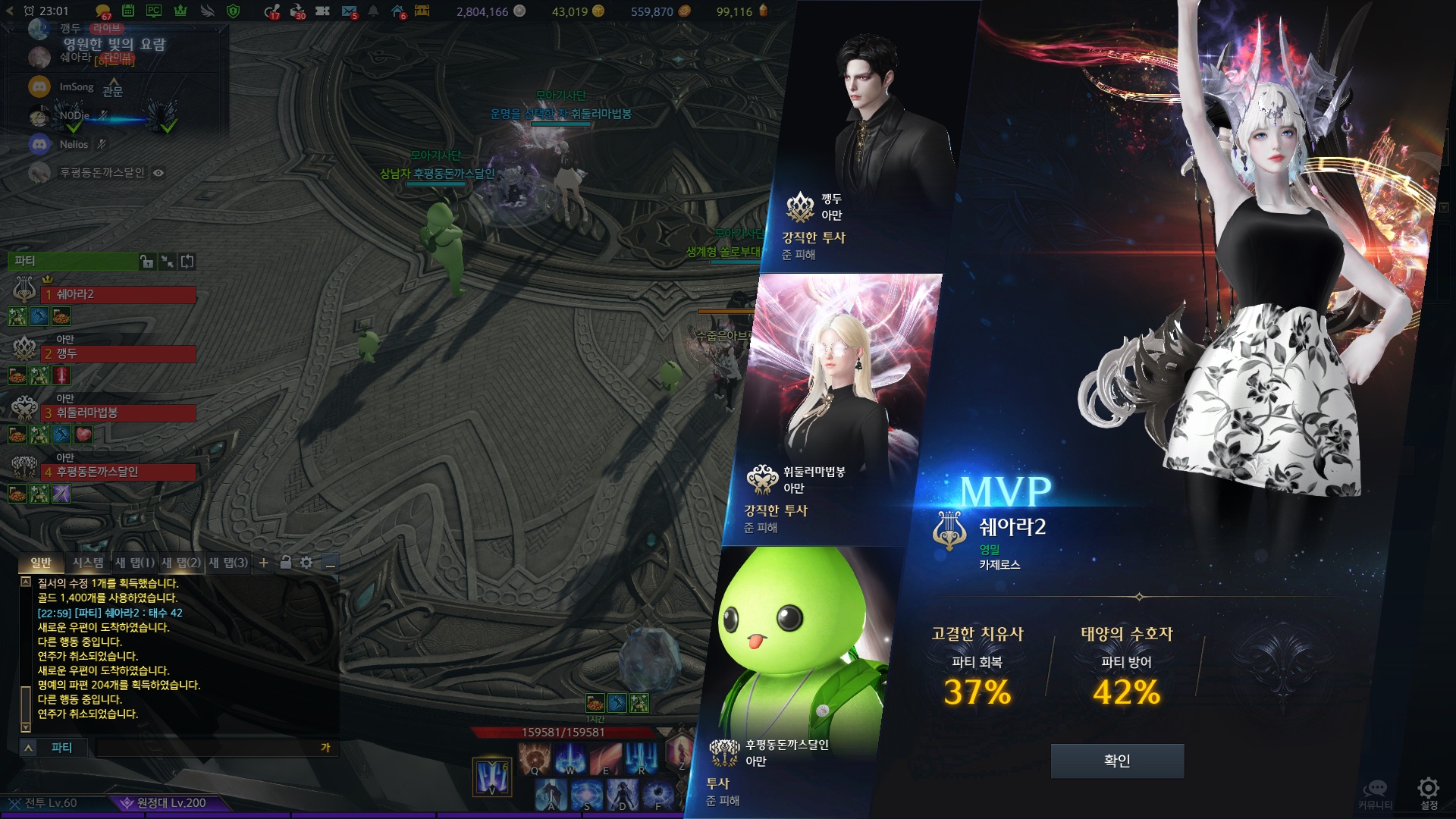Screen dimensions: 1456x819
Task: Toggle the party frame lock icon
Action: pyautogui.click(x=146, y=262)
